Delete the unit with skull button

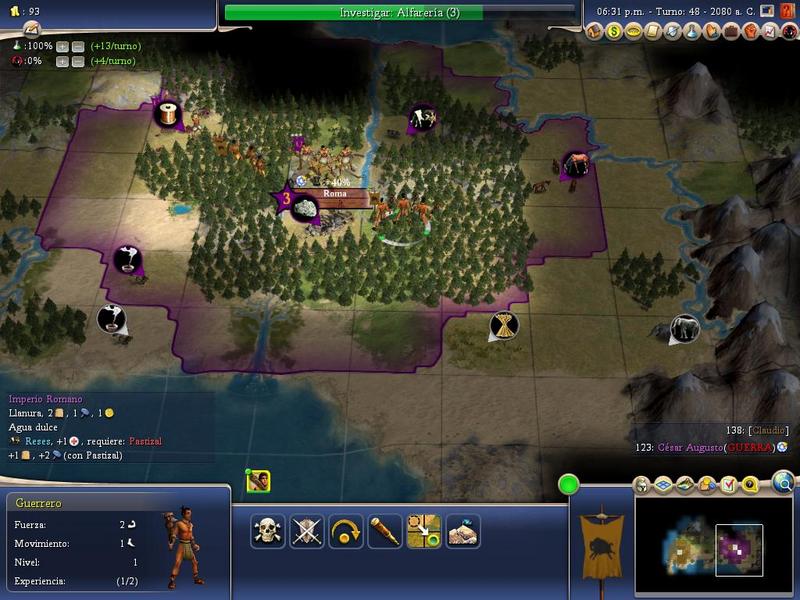click(x=268, y=531)
